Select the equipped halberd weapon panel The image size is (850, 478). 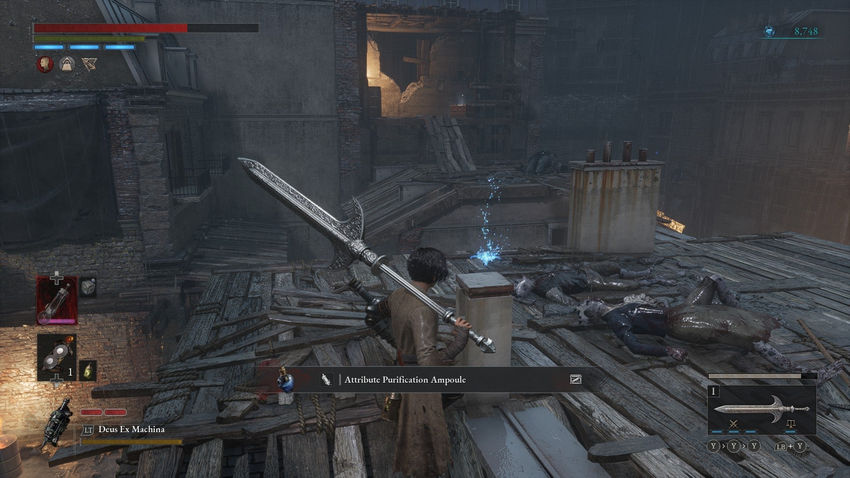point(761,409)
